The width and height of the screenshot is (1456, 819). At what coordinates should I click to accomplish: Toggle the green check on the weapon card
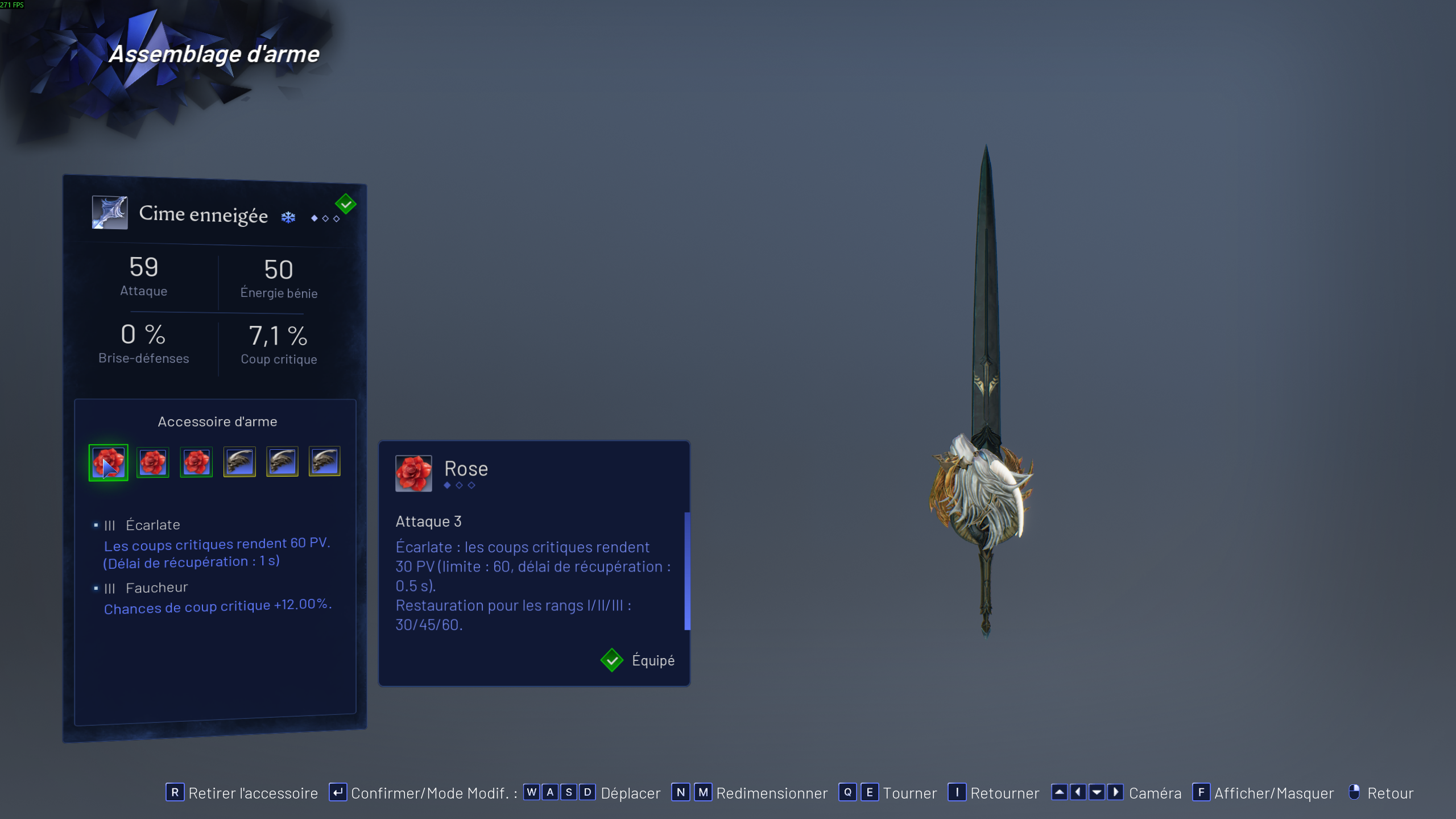click(x=345, y=203)
